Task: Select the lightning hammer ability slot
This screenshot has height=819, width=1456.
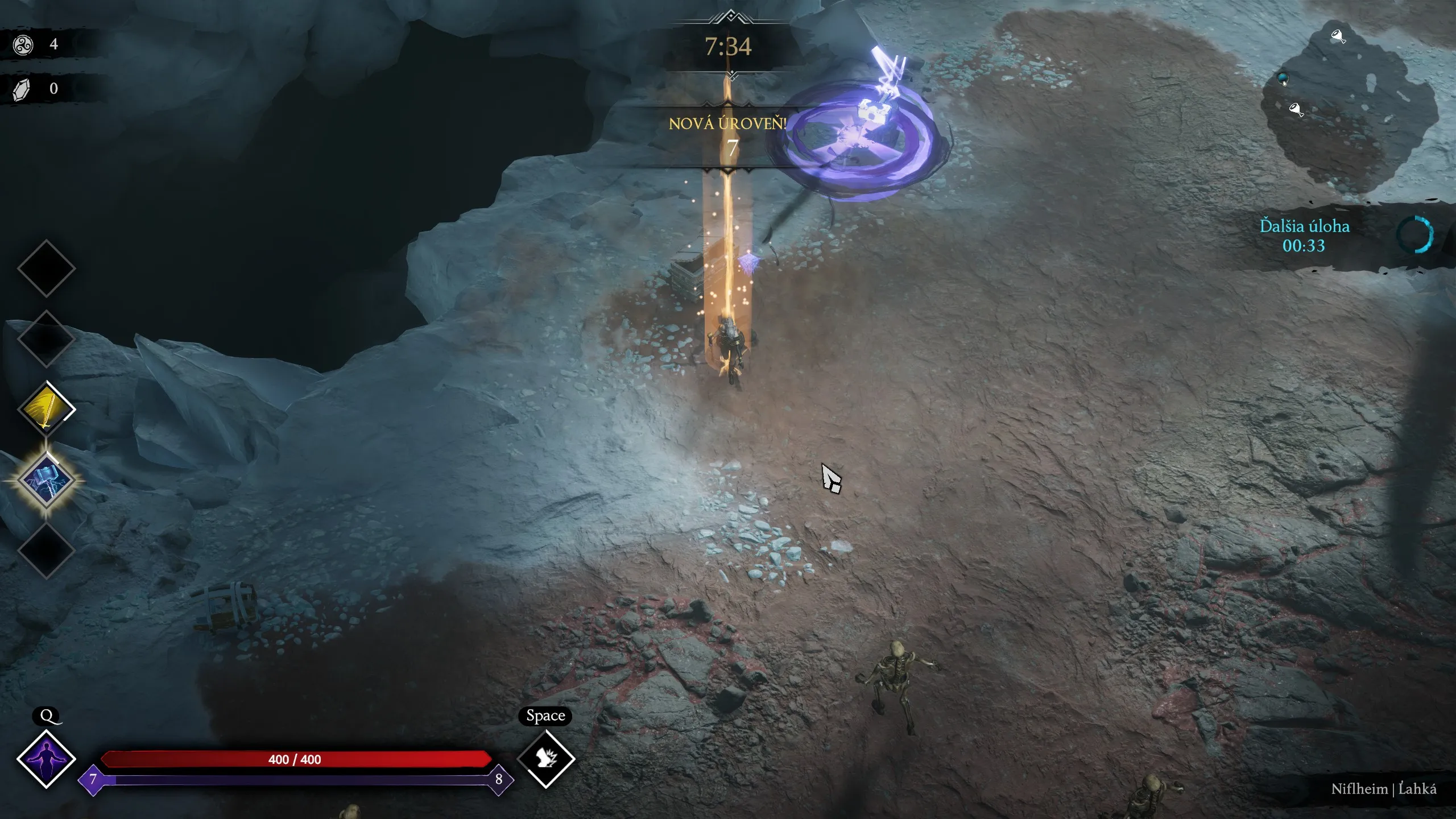Action: click(x=47, y=481)
